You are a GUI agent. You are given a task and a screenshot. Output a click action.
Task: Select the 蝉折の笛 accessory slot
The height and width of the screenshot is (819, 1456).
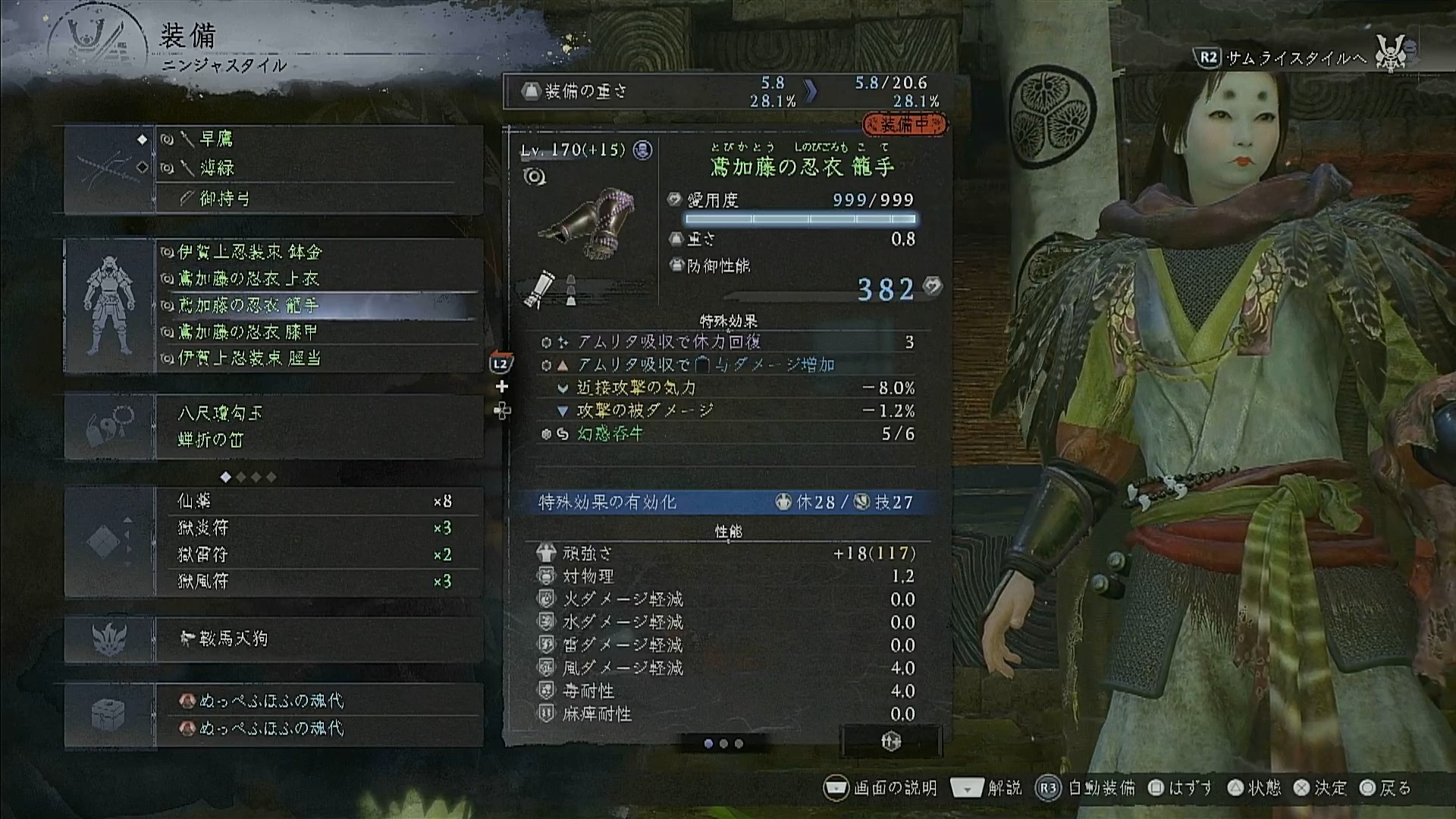(318, 440)
